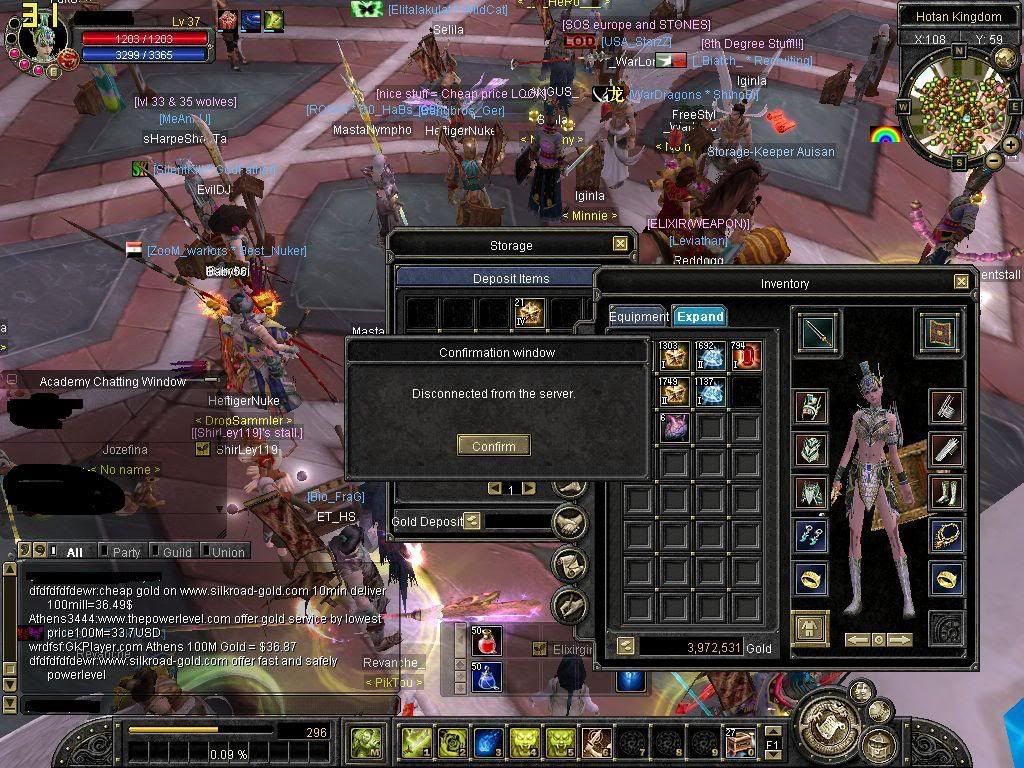This screenshot has height=768, width=1024.
Task: Select the equipped spear weapon slot
Action: [818, 333]
